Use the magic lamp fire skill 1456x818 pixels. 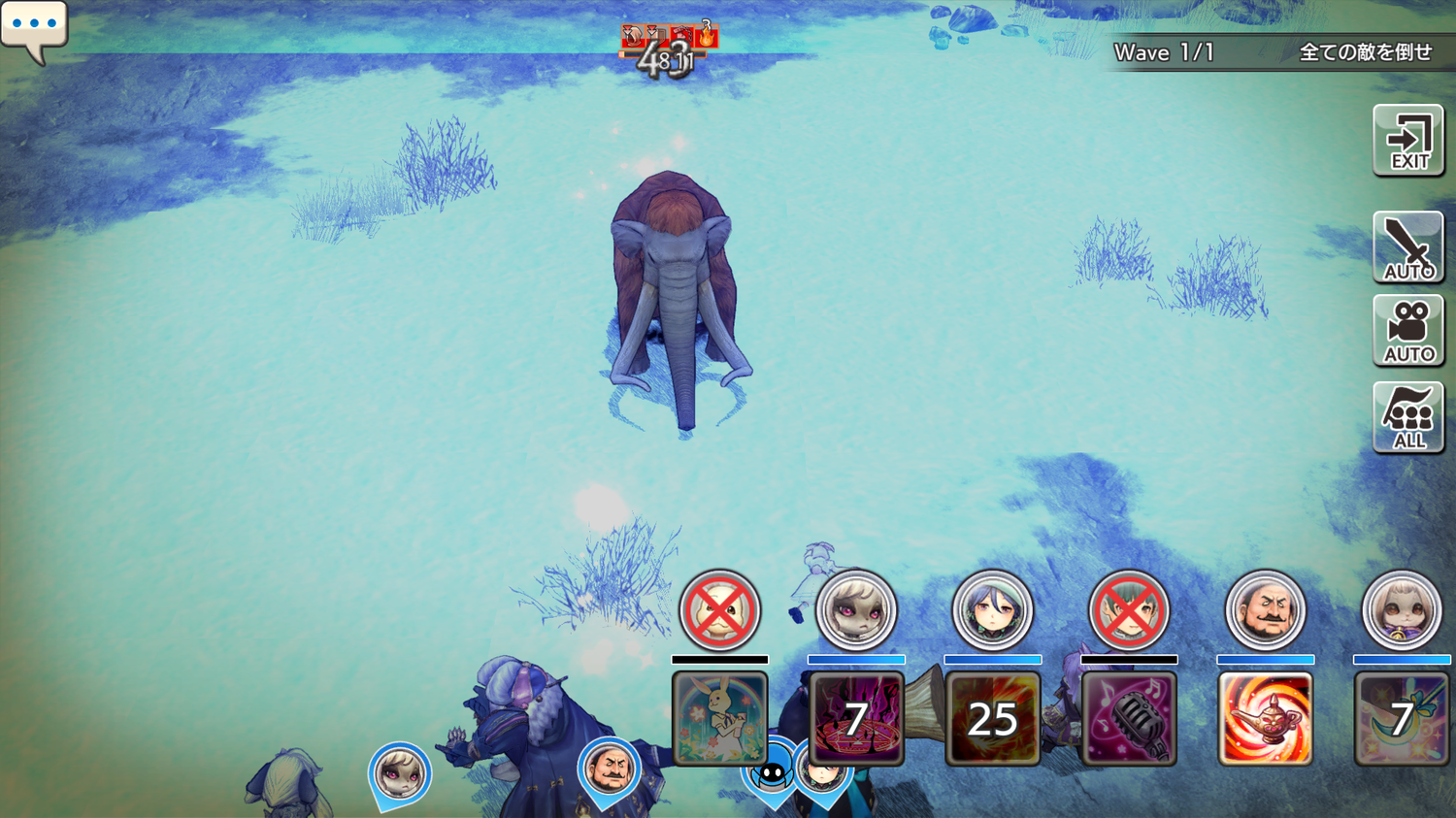pos(1265,718)
